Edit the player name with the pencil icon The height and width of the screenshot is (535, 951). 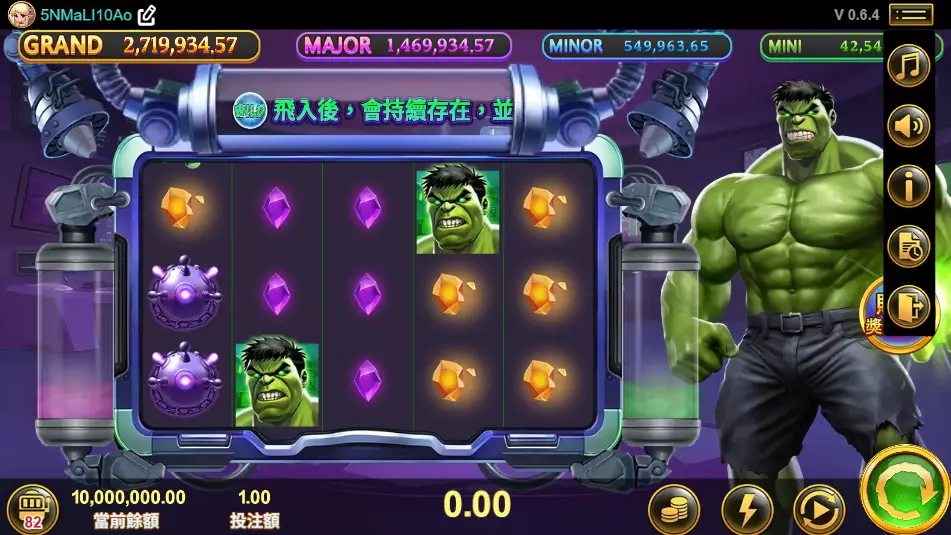click(x=147, y=15)
